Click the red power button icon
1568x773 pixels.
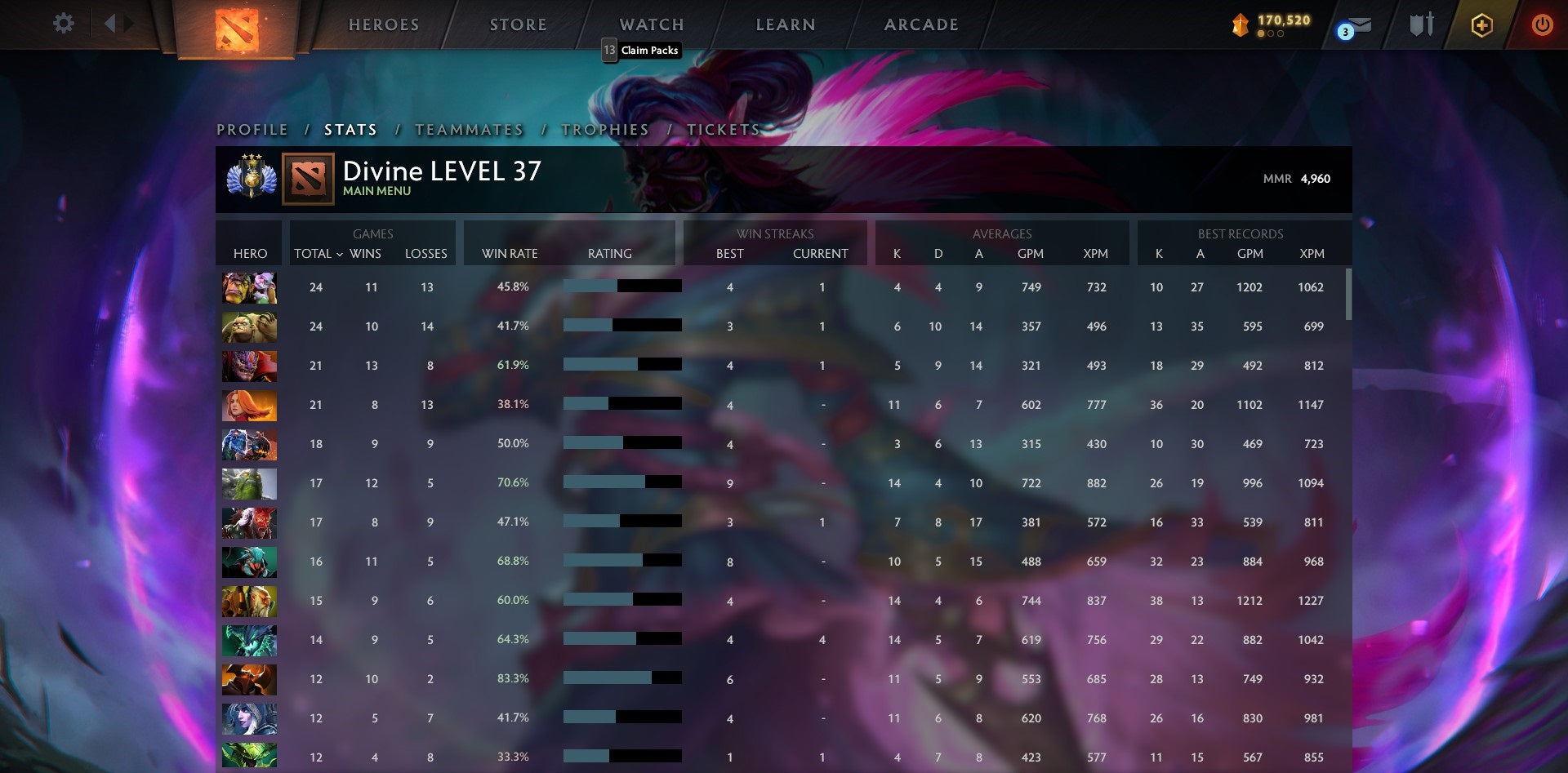[x=1543, y=24]
